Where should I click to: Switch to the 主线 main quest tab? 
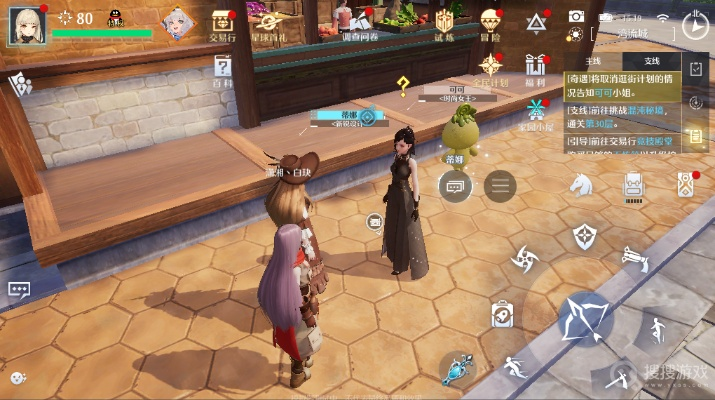tap(592, 62)
